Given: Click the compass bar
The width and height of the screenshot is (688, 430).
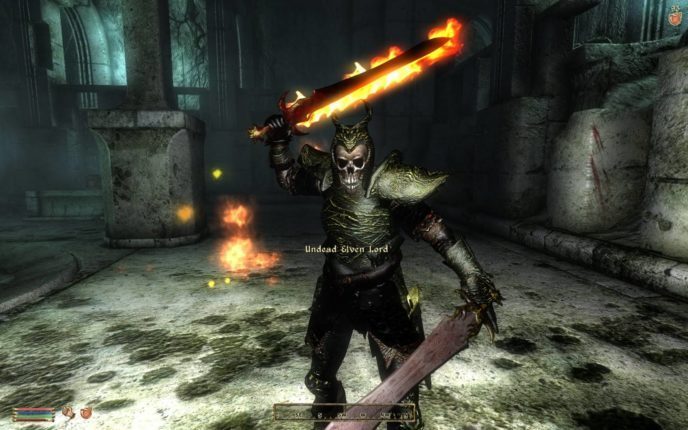Looking at the screenshot, I should coord(345,411).
